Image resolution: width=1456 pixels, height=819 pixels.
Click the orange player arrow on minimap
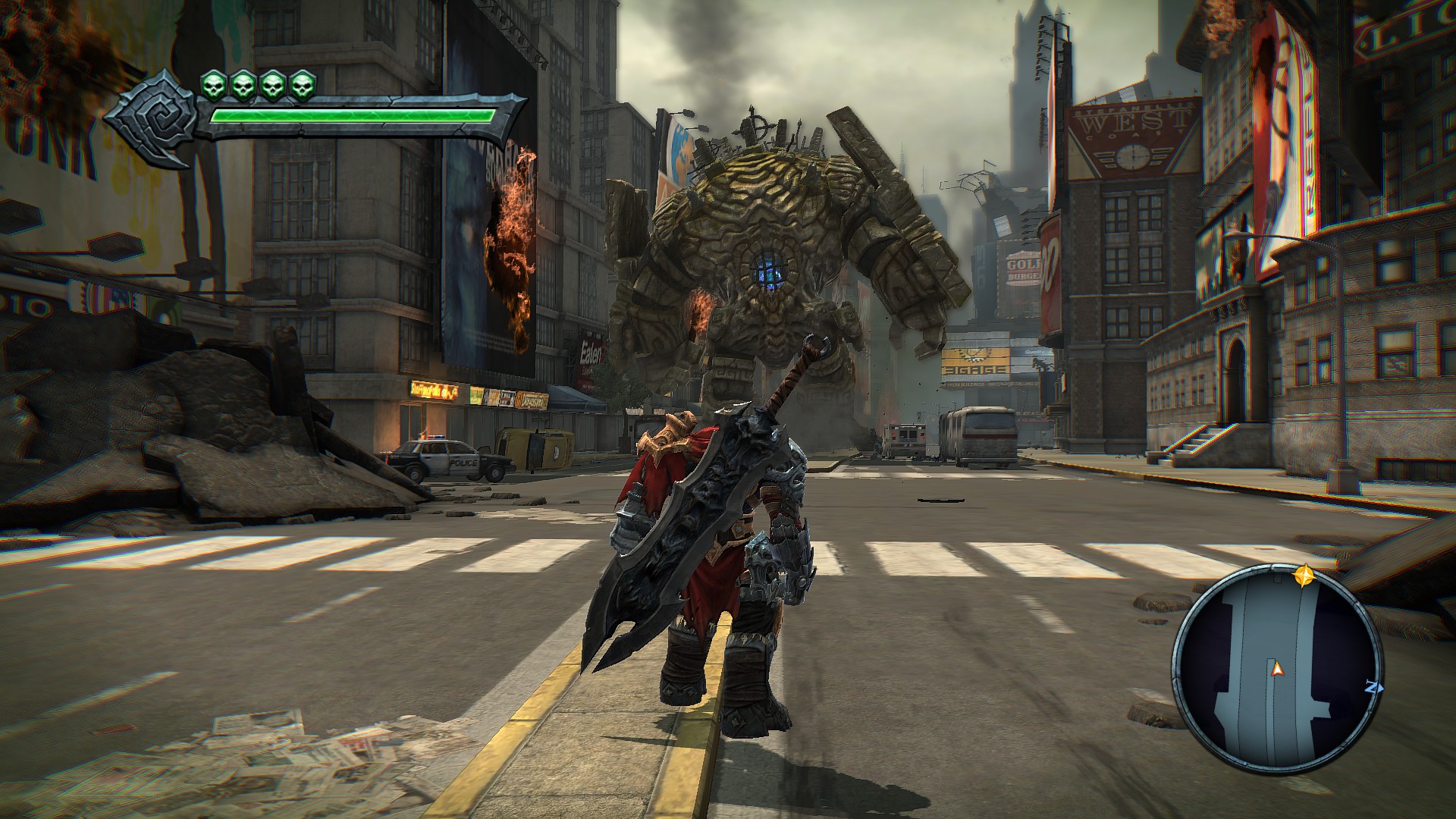point(1277,668)
